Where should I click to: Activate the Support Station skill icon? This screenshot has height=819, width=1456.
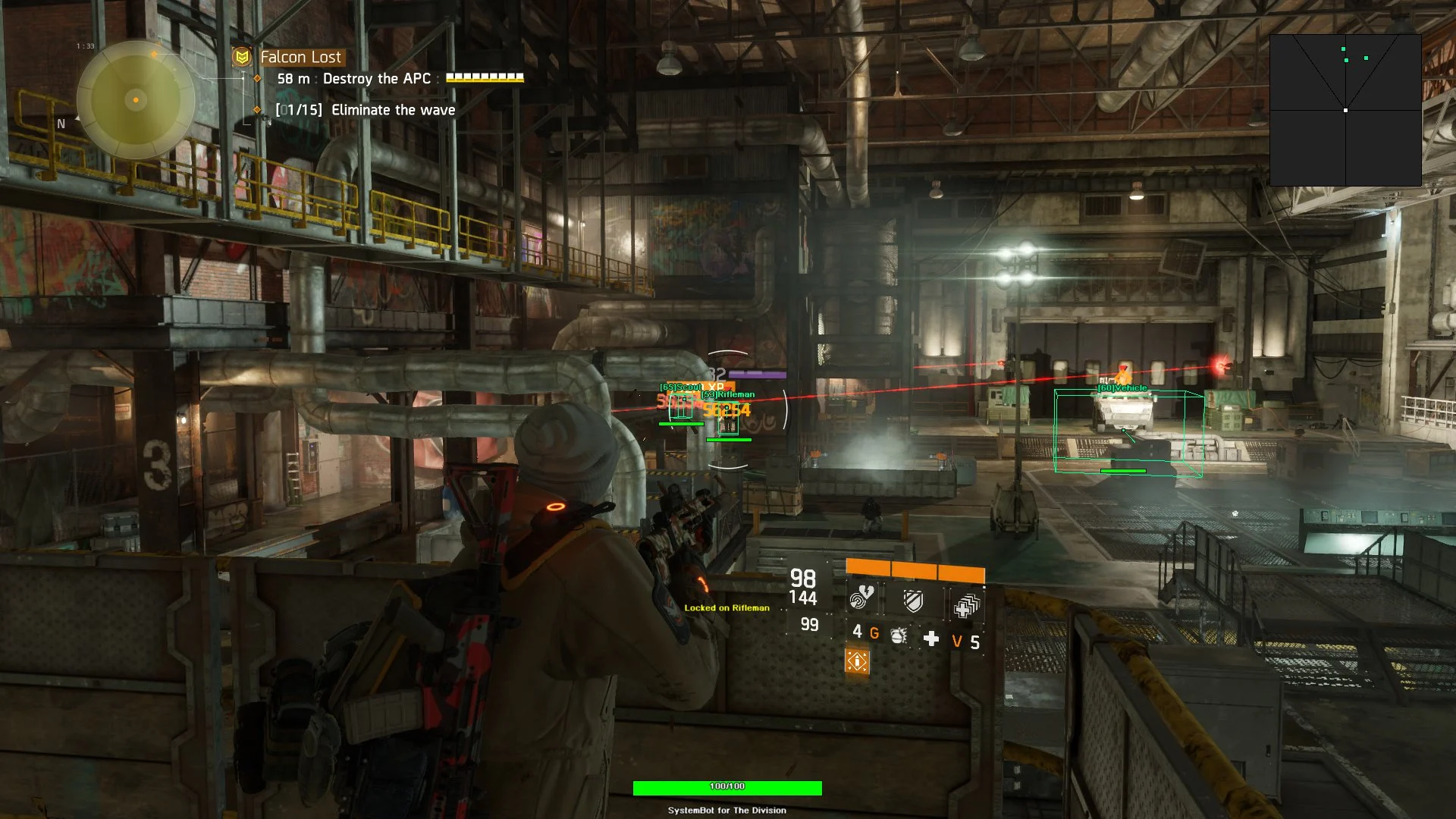click(966, 605)
